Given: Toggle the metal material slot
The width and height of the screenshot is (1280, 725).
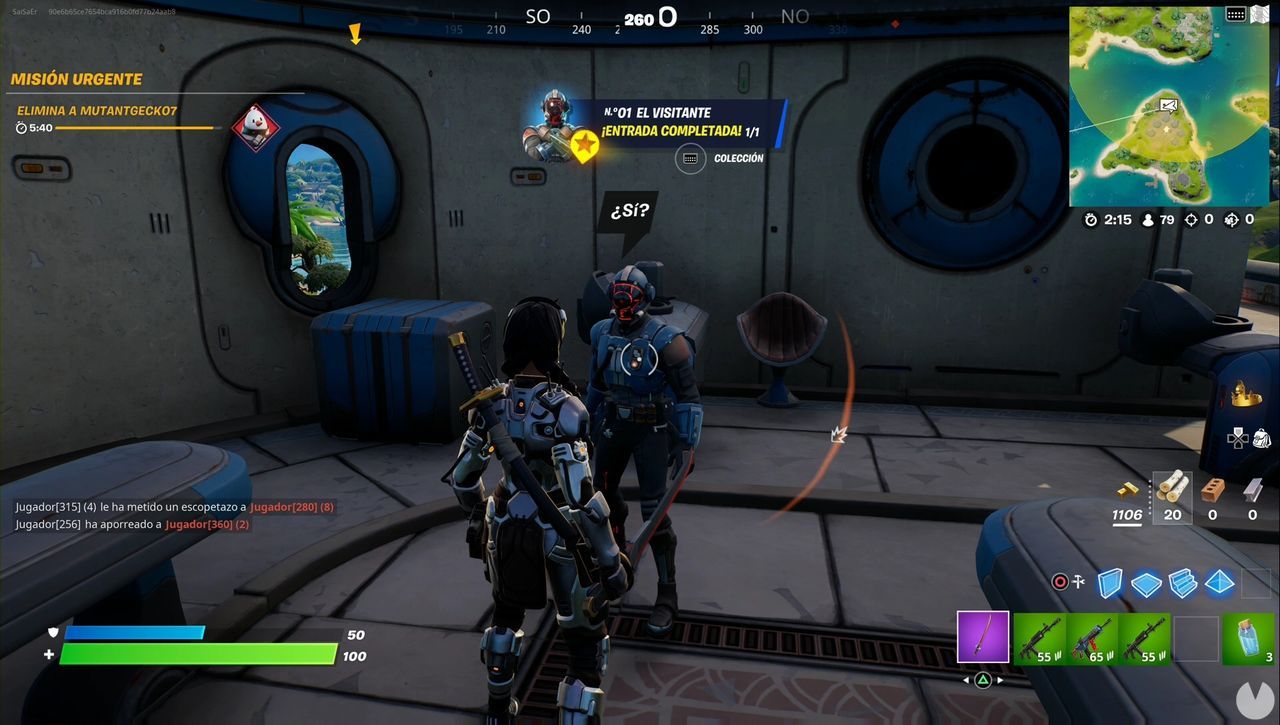Looking at the screenshot, I should [x=1250, y=490].
